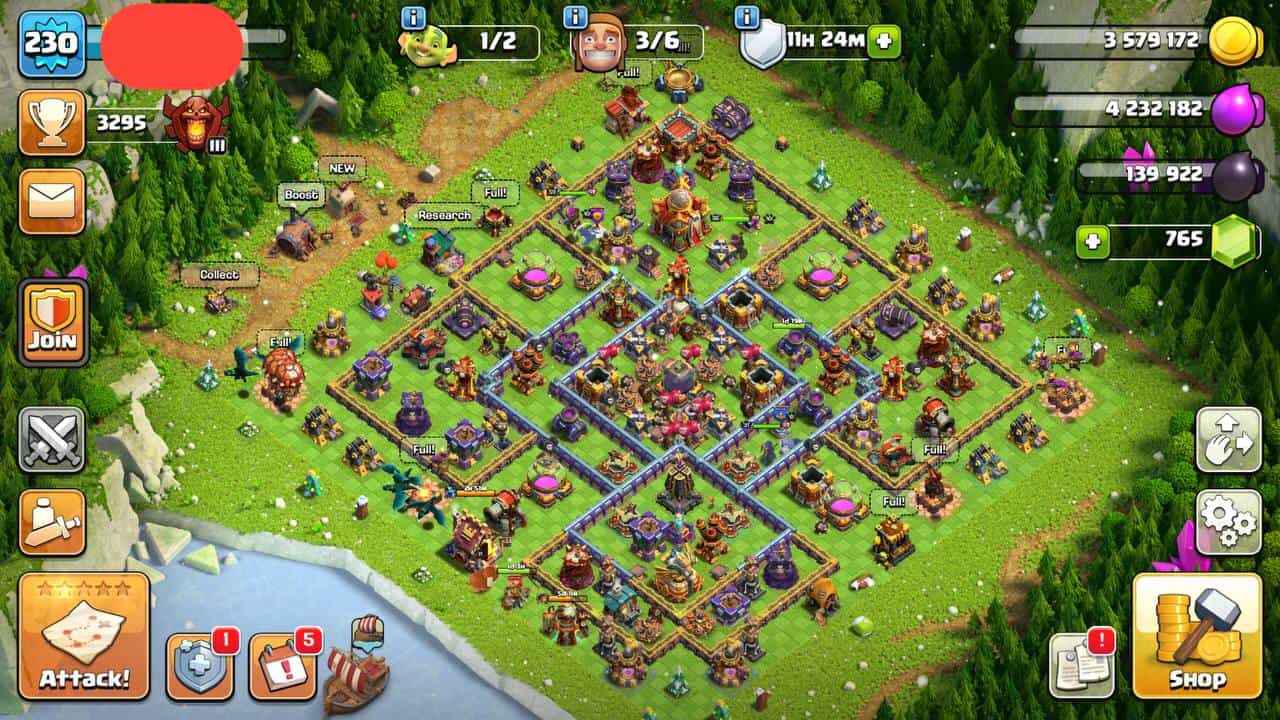Collect from the Collect bubble
1280x720 pixels.
coord(219,275)
